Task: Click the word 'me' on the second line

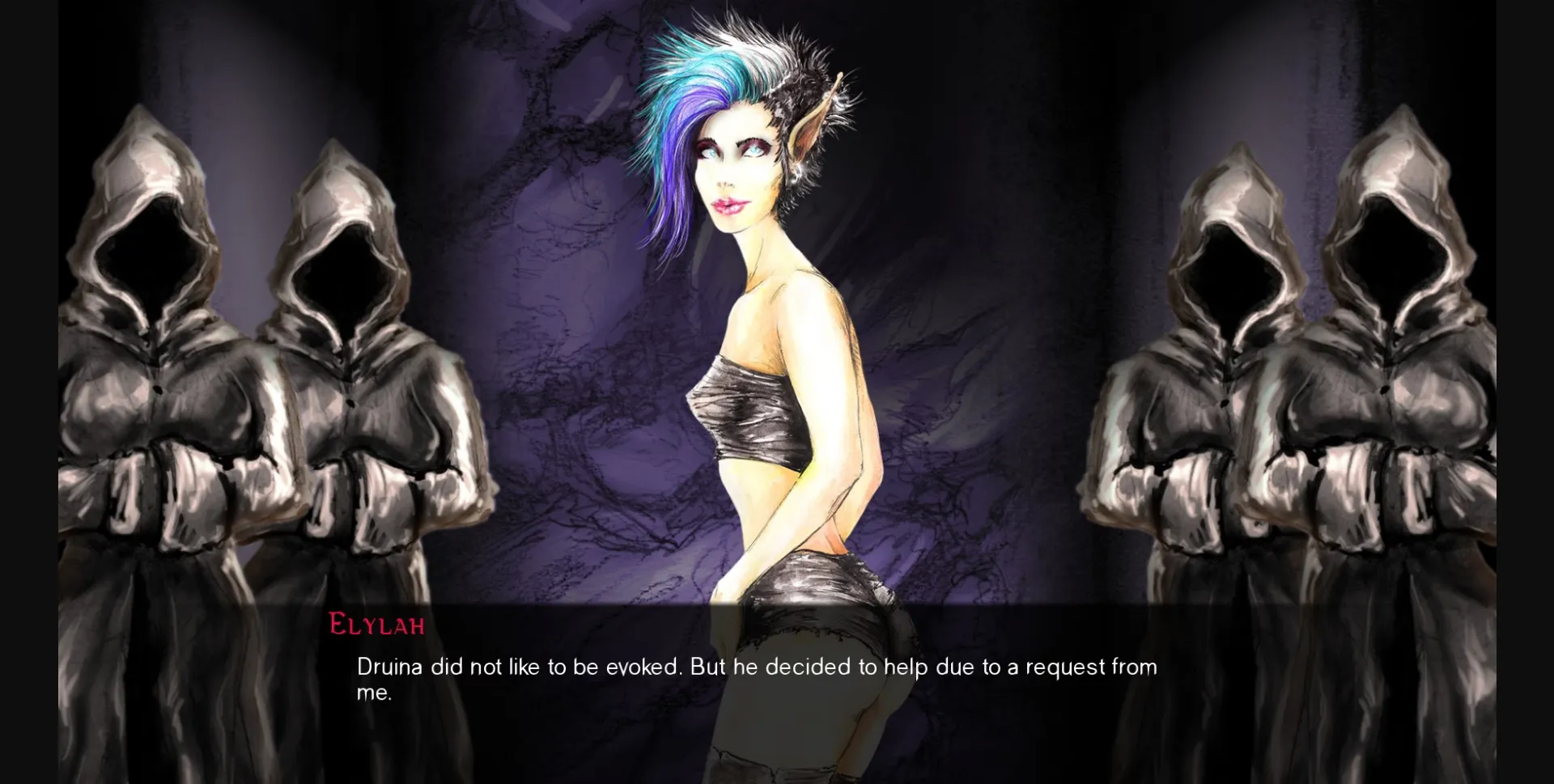Action: (372, 693)
